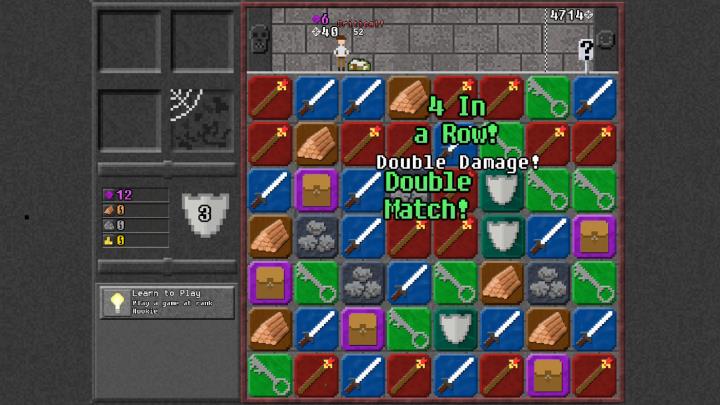Choose the chest tile between two staff tiles
The width and height of the screenshot is (720, 405).
click(x=547, y=375)
